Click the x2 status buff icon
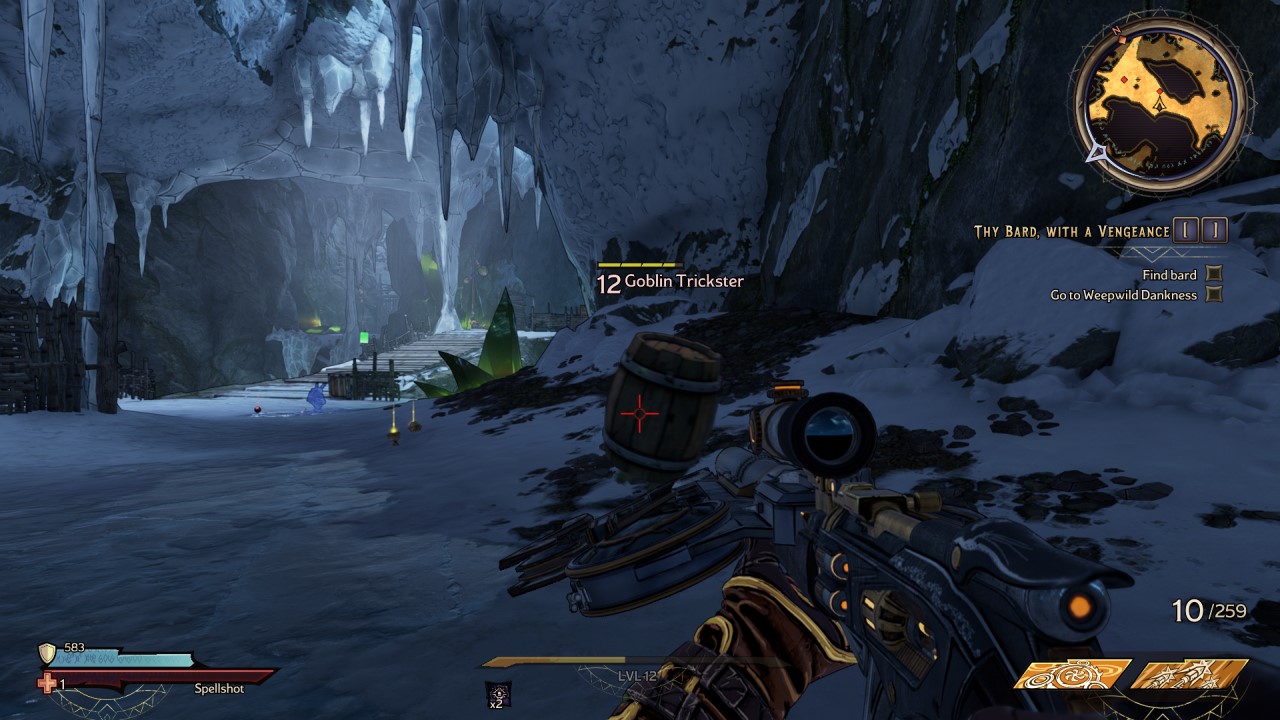 [497, 691]
